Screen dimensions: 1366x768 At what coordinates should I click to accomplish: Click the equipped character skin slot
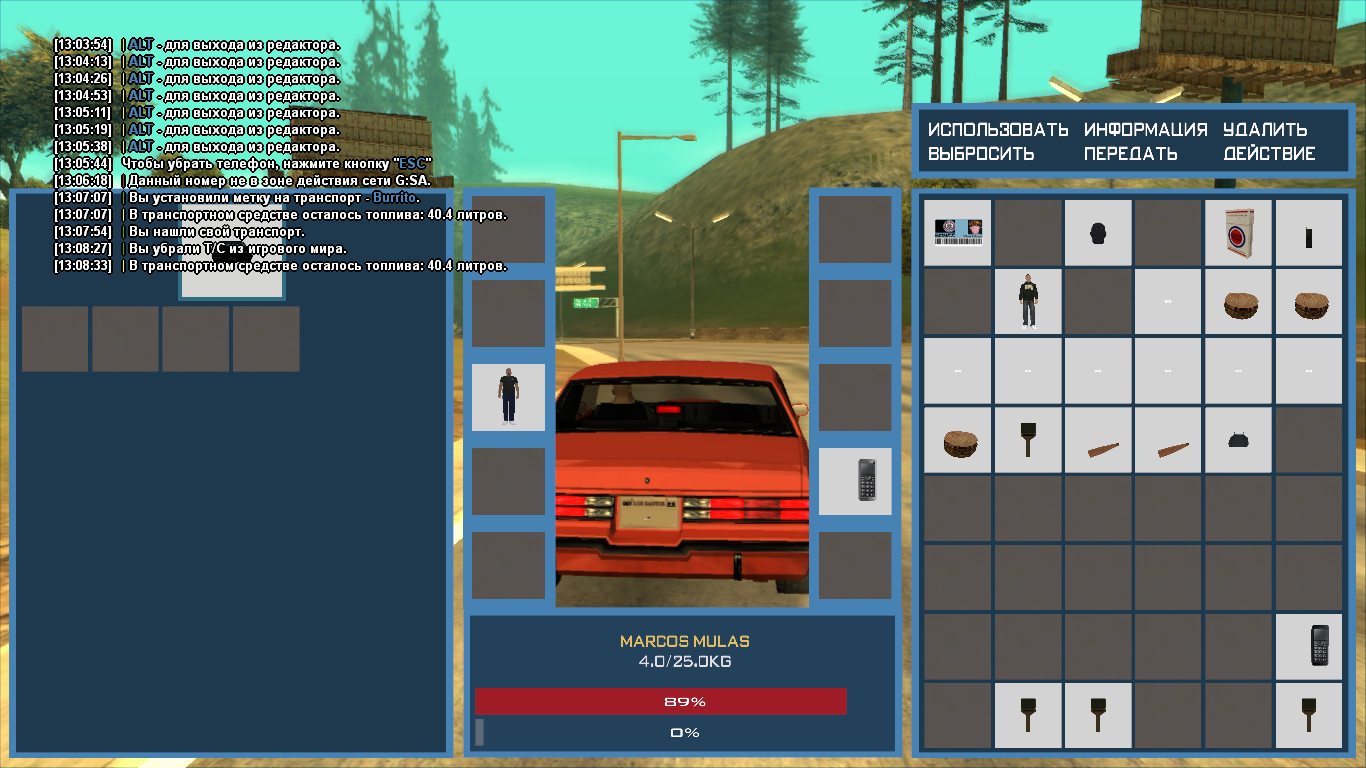point(508,397)
